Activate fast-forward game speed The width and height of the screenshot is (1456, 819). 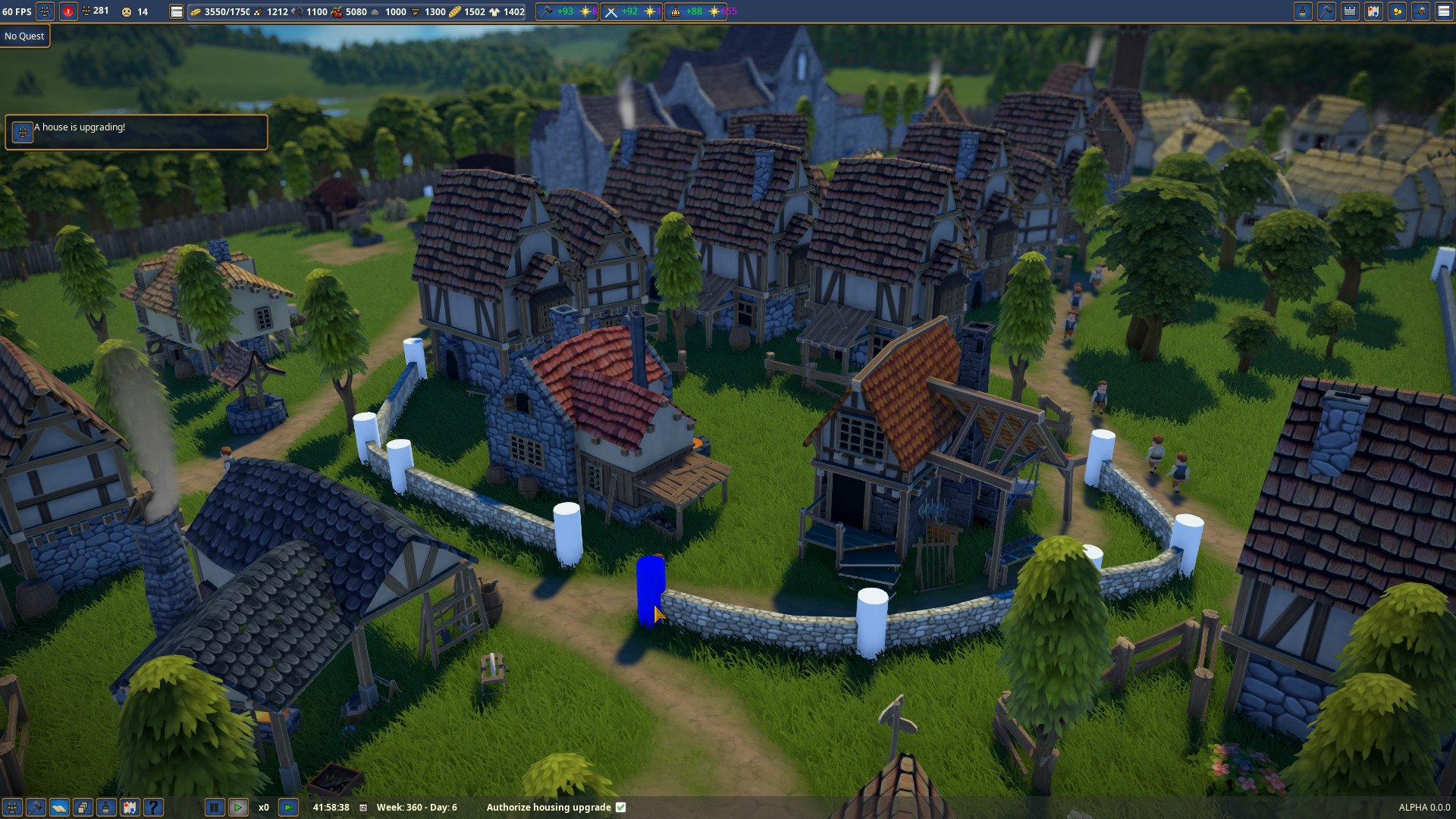(x=288, y=807)
